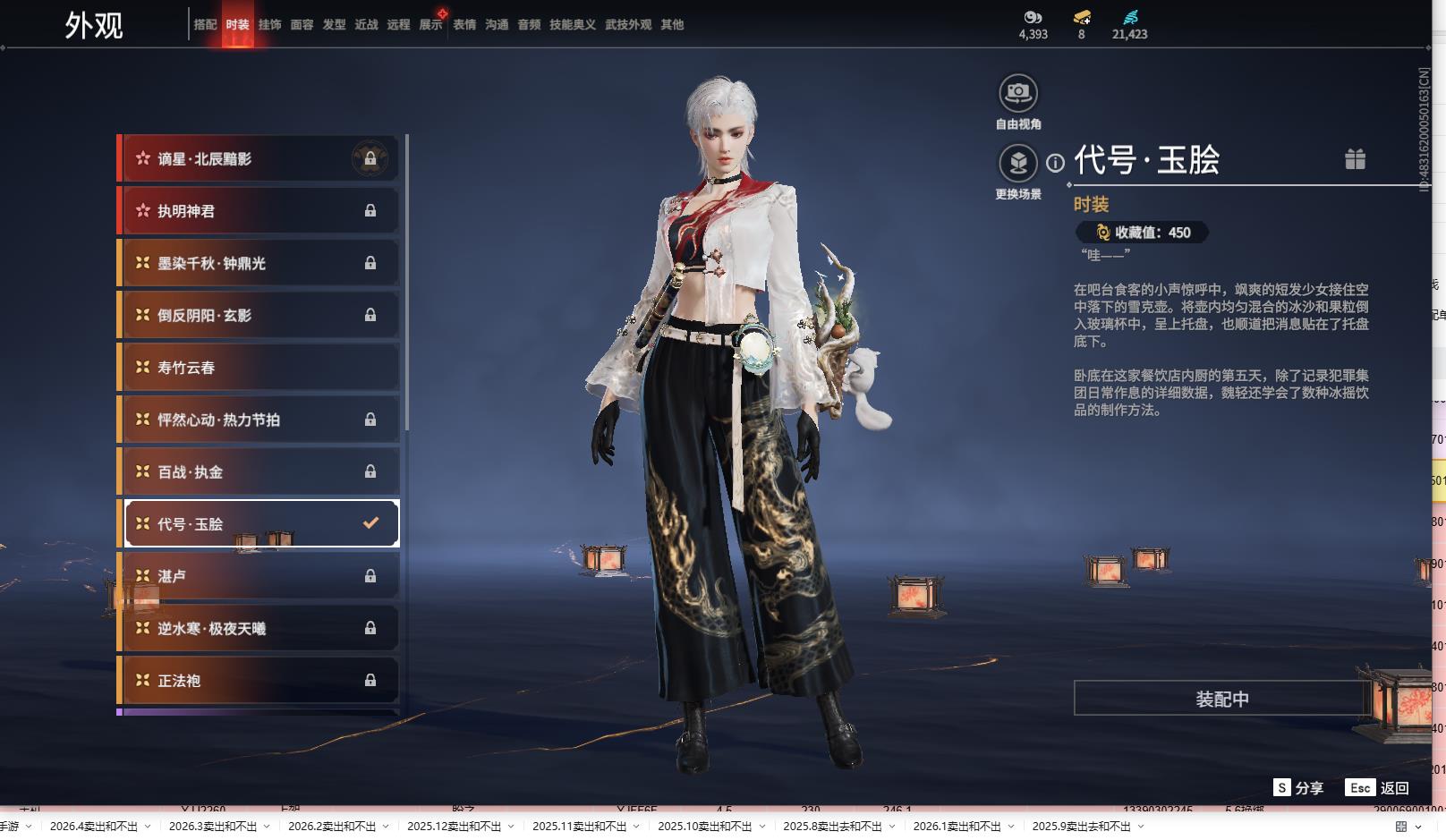Image resolution: width=1446 pixels, height=840 pixels.
Task: Click the 更换场景 scene change icon
Action: (x=1018, y=163)
